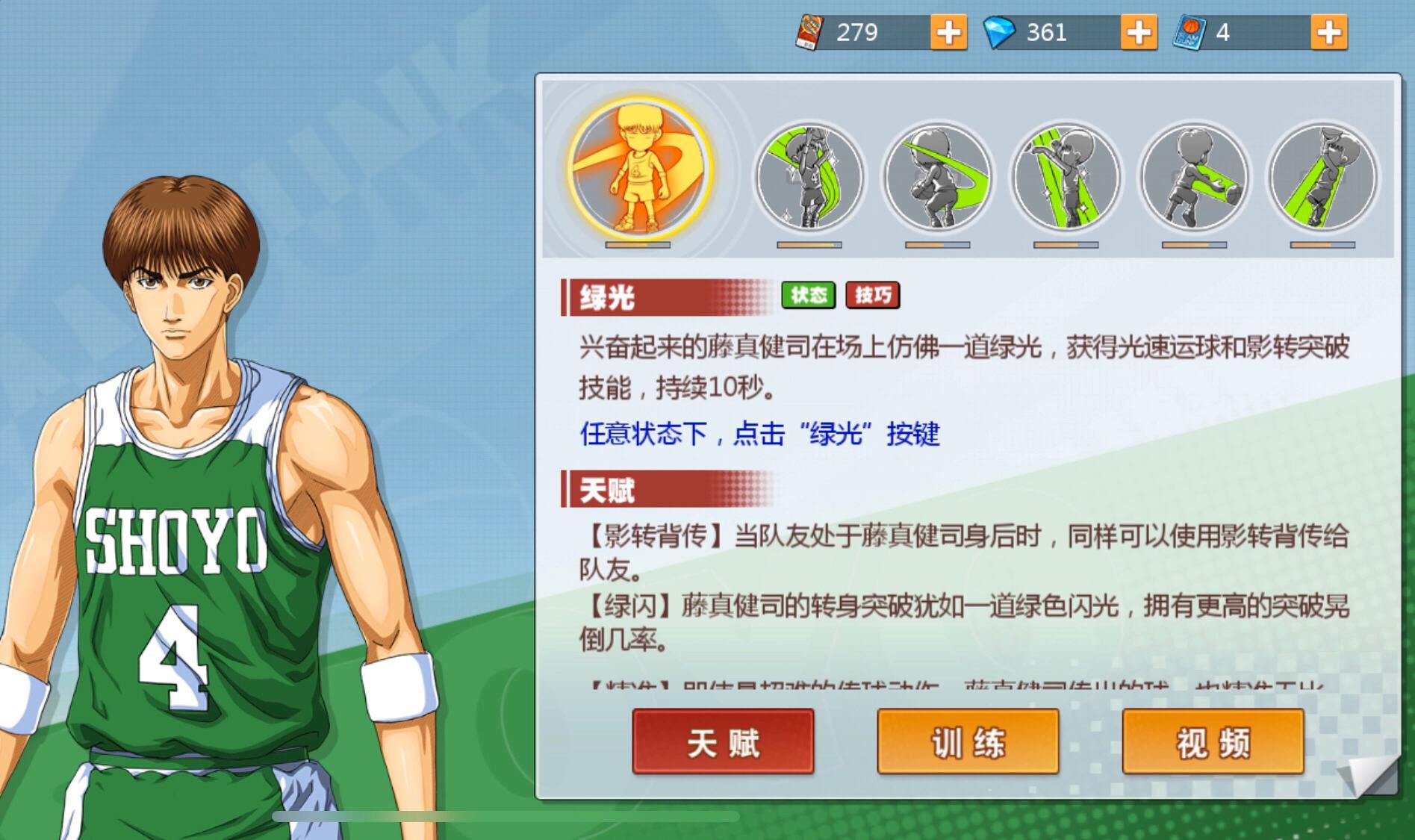Viewport: 1415px width, 840px height.
Task: Open the fifth locked skill icon
Action: click(1193, 178)
